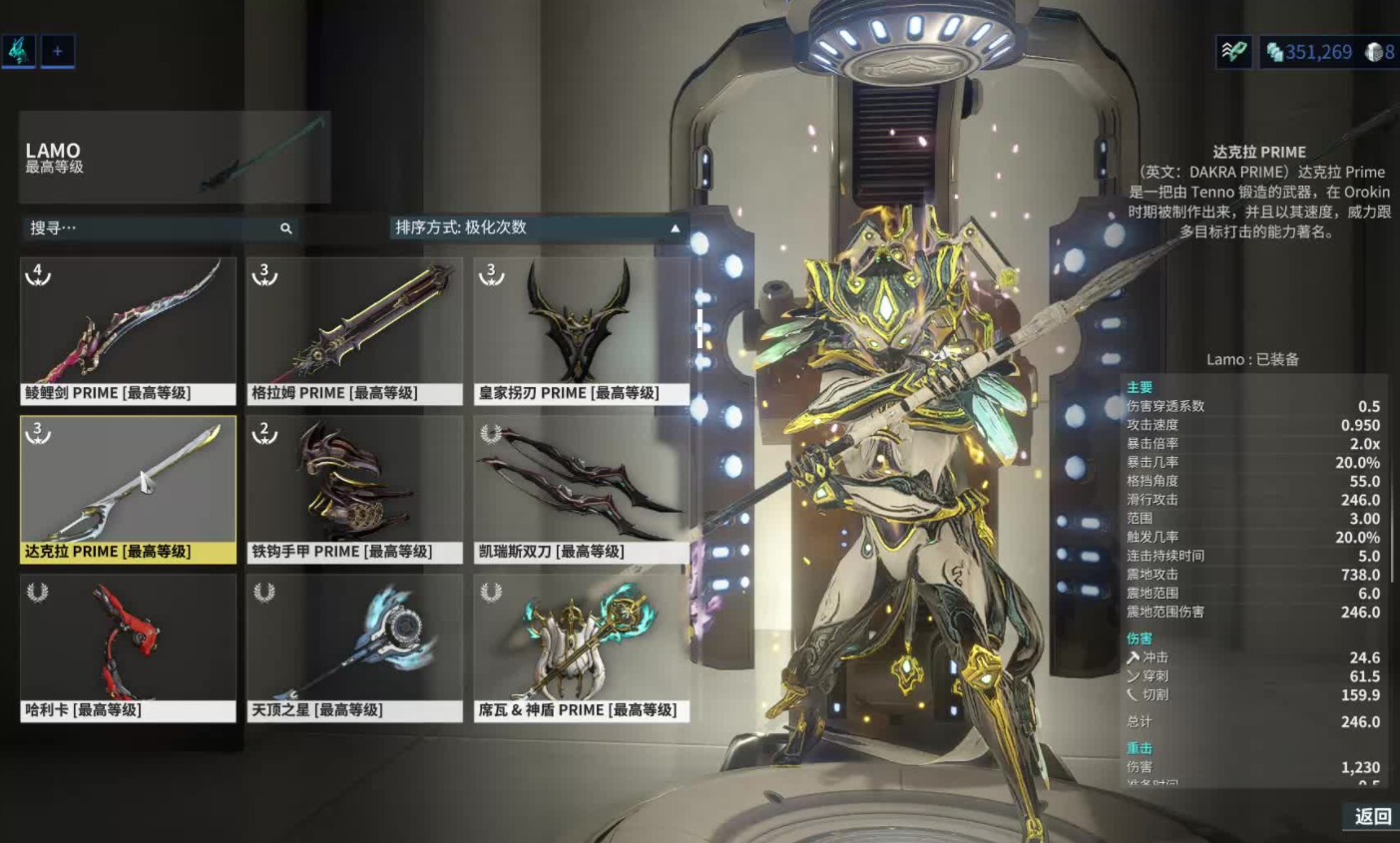Screen dimensions: 1400x843
Task: Choose the 天顶之星 weapon tile
Action: coord(354,647)
